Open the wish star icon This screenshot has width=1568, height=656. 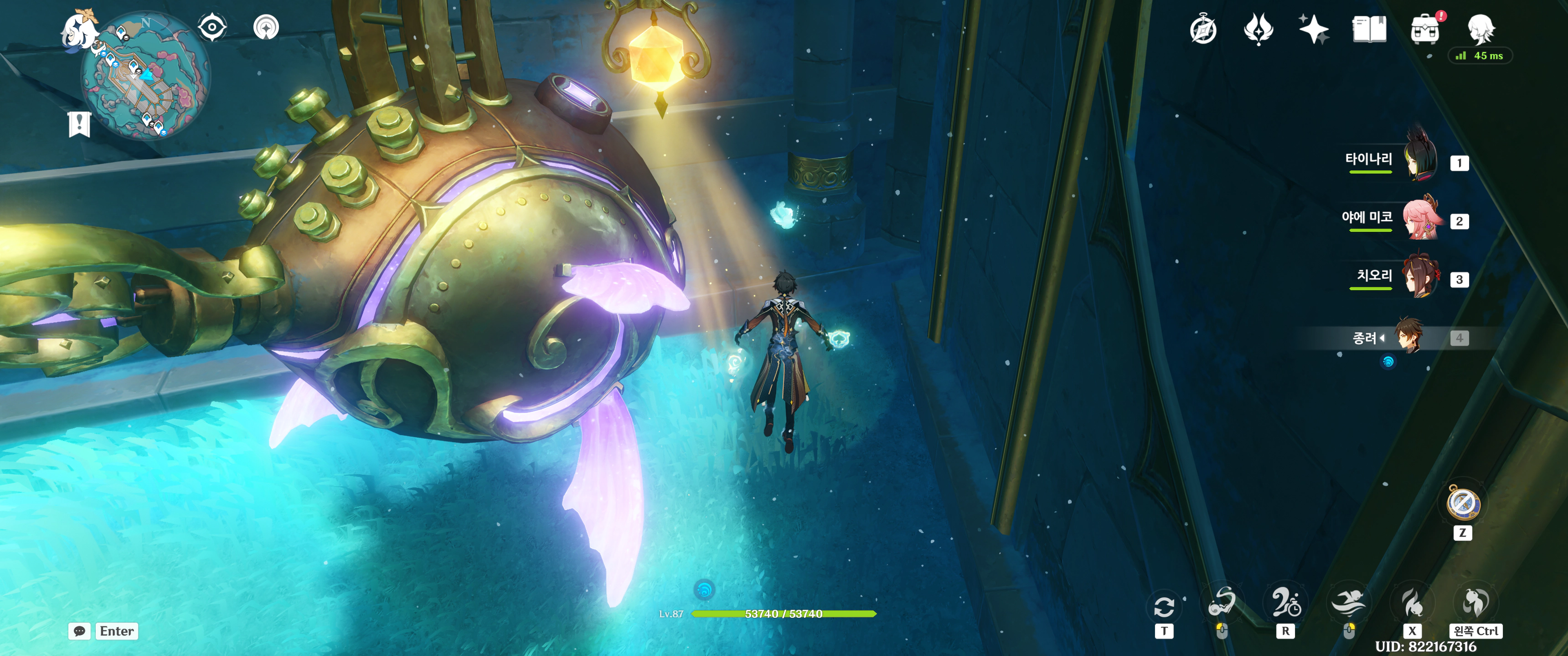[x=1313, y=29]
